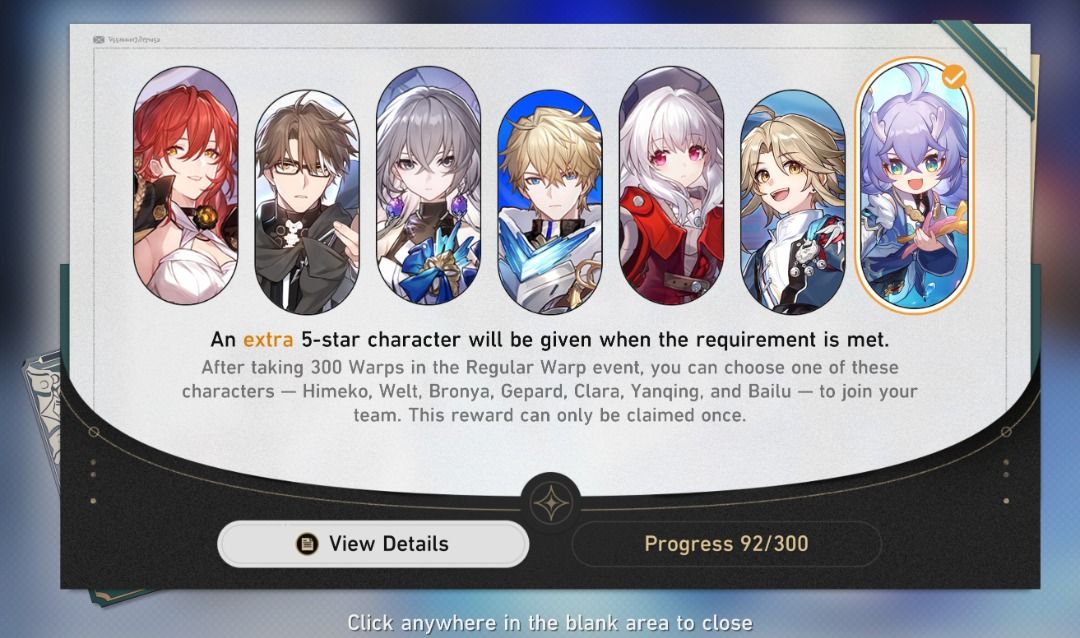The width and height of the screenshot is (1080, 638).
Task: Select Himeko's character portrait
Action: coord(186,185)
